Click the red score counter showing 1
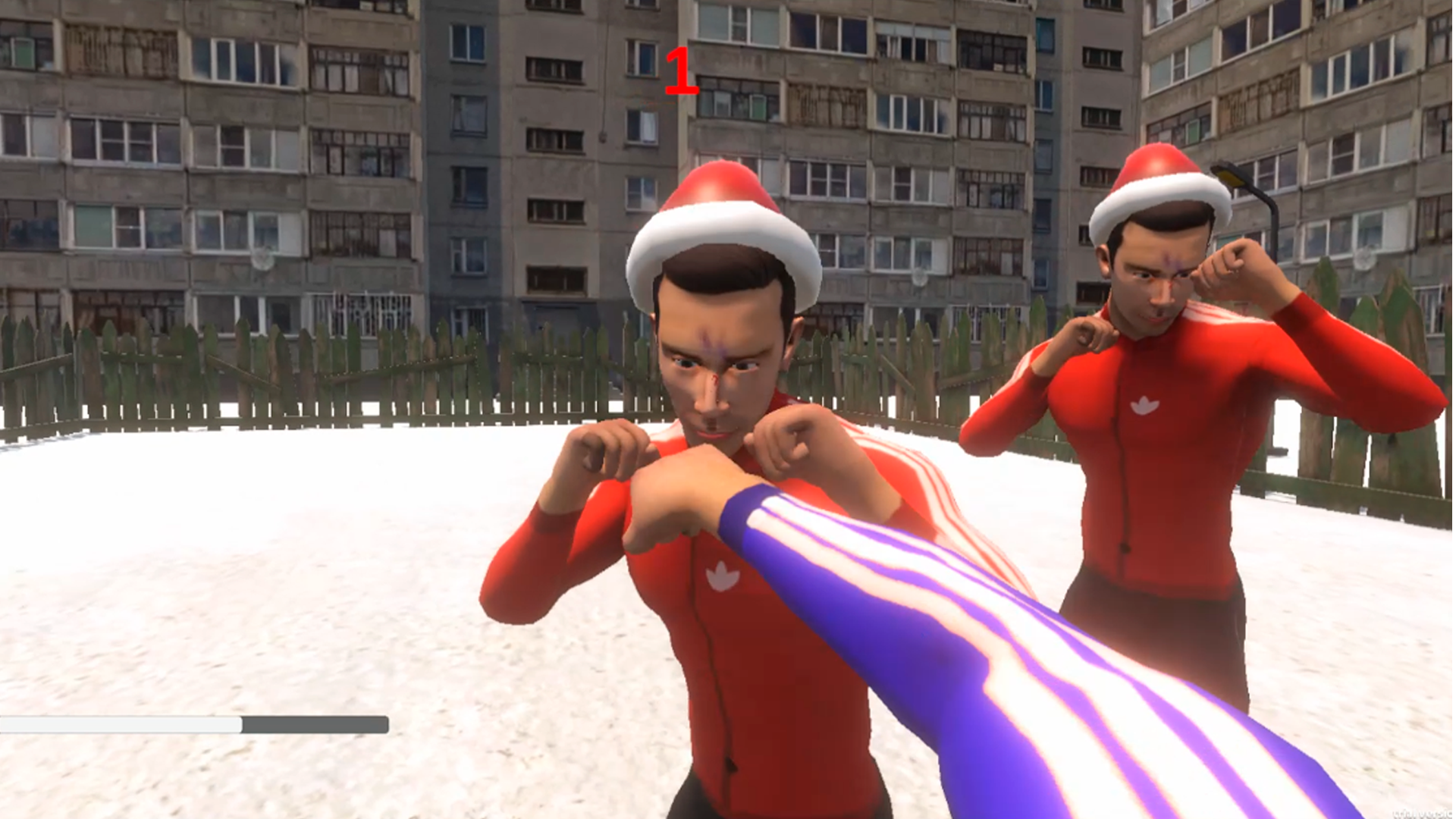The height and width of the screenshot is (819, 1456). tap(681, 72)
